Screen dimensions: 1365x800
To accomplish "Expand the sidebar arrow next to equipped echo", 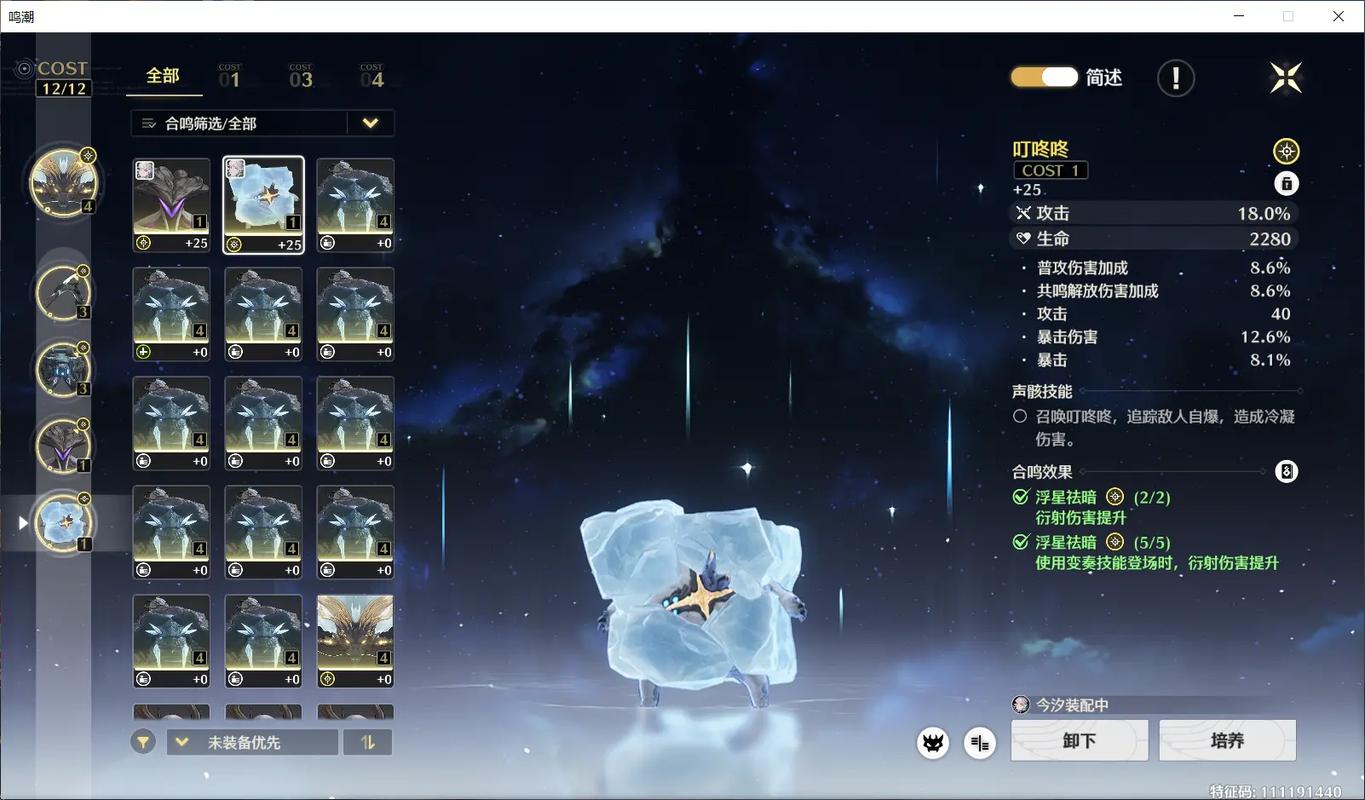I will pyautogui.click(x=22, y=521).
